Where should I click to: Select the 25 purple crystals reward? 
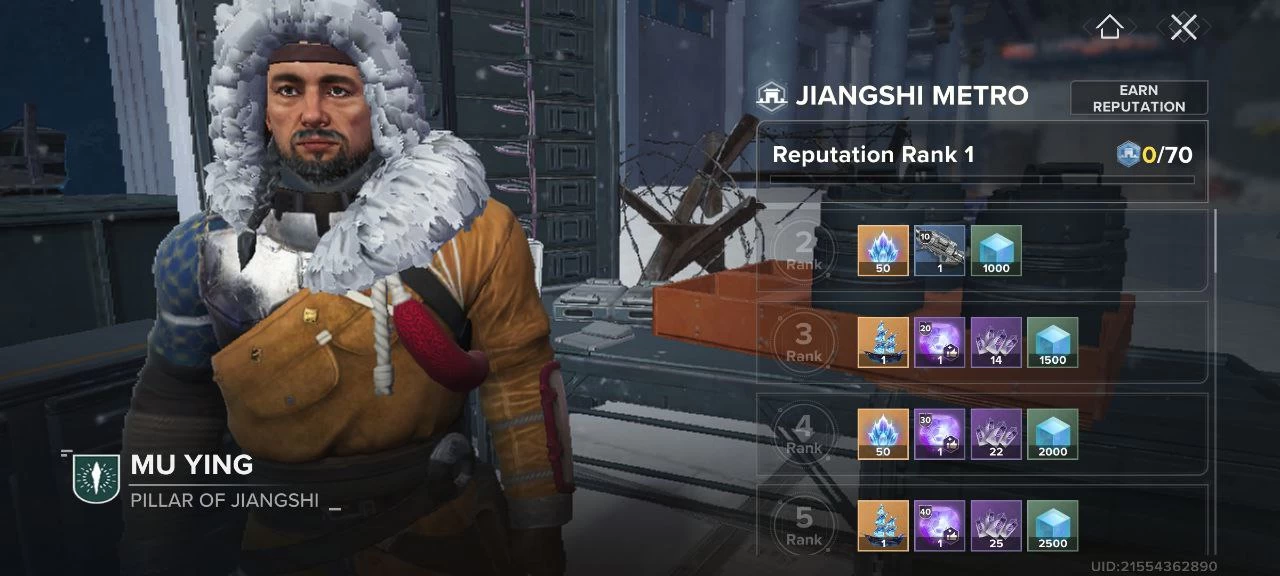point(996,525)
